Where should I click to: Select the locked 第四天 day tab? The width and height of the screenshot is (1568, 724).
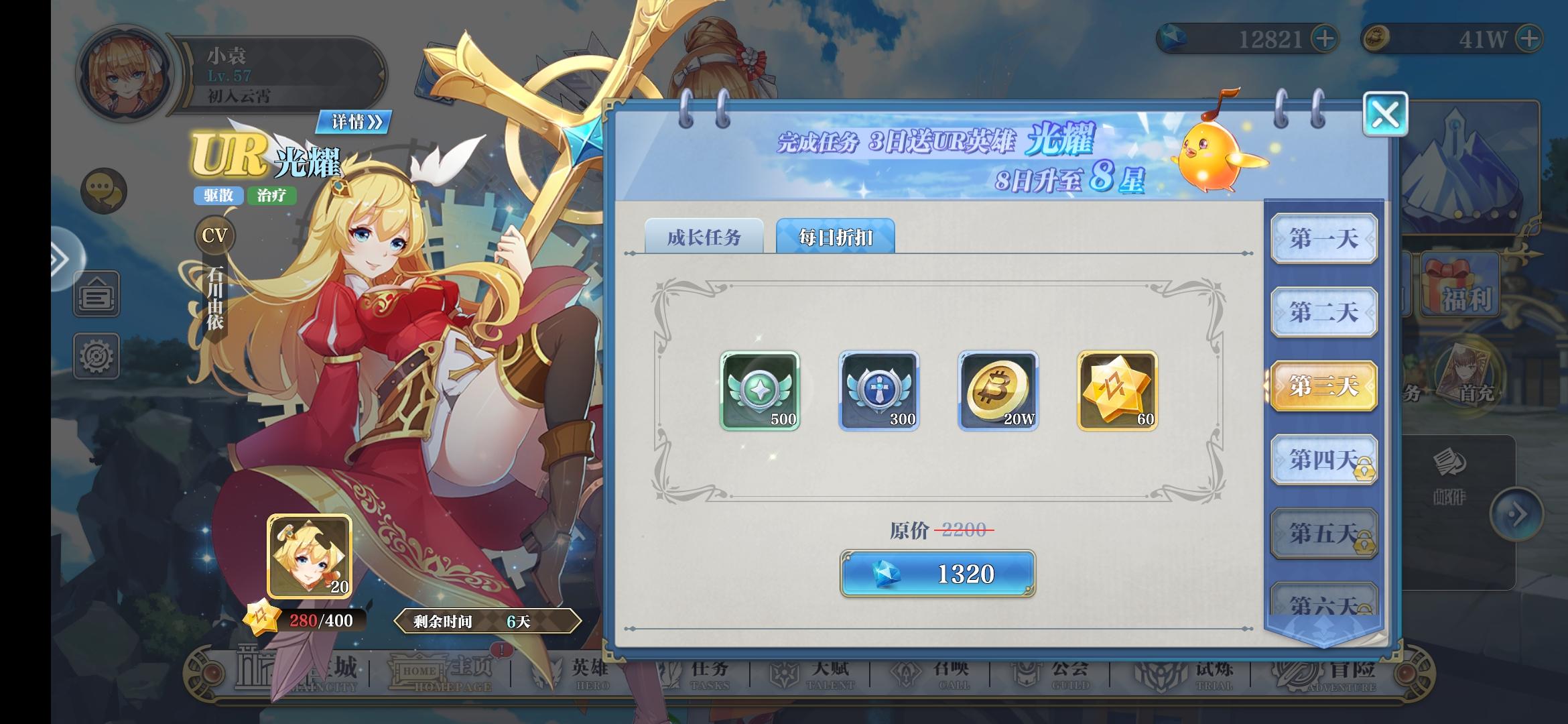click(1323, 460)
